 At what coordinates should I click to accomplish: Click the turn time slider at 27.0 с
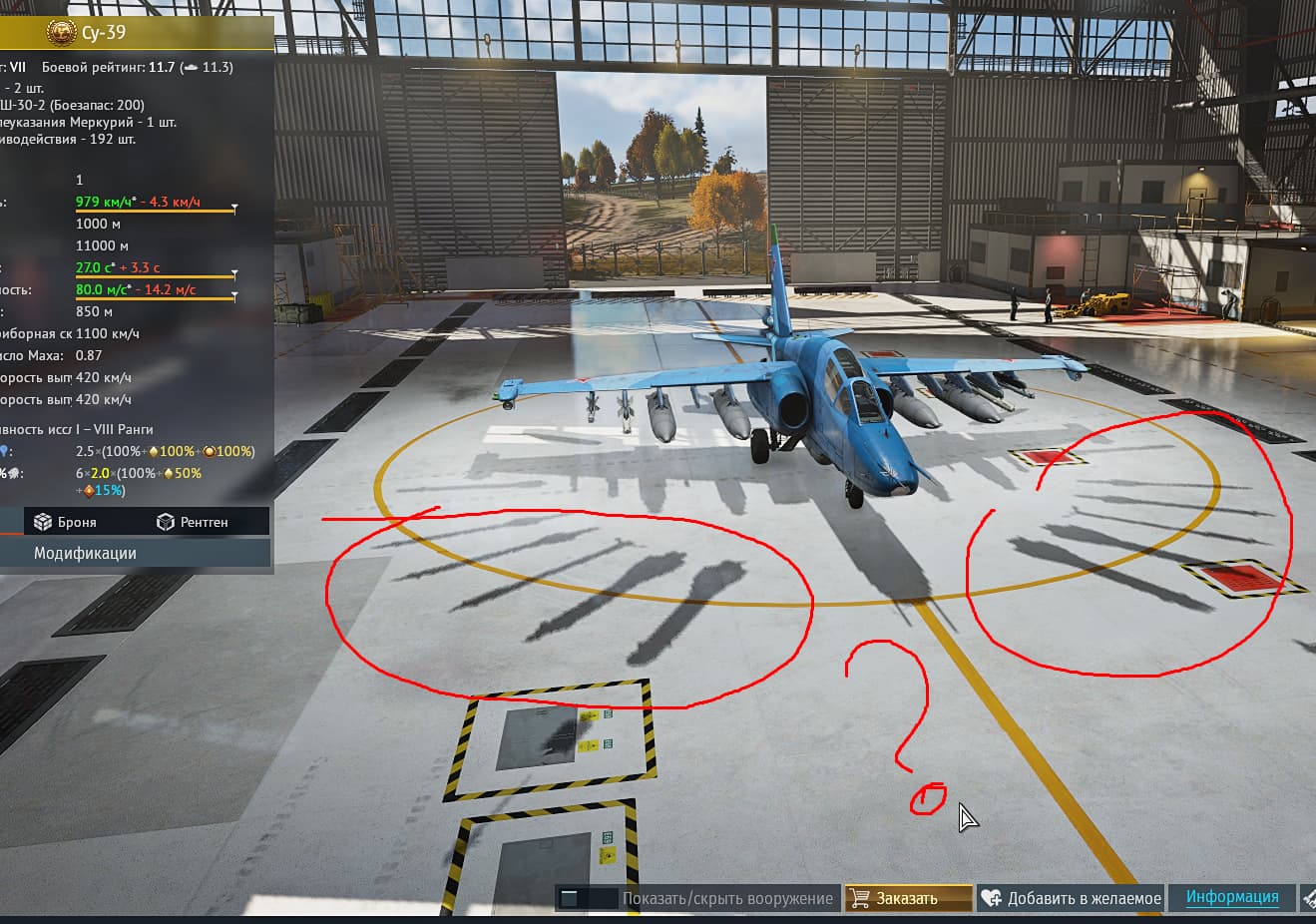pyautogui.click(x=150, y=276)
